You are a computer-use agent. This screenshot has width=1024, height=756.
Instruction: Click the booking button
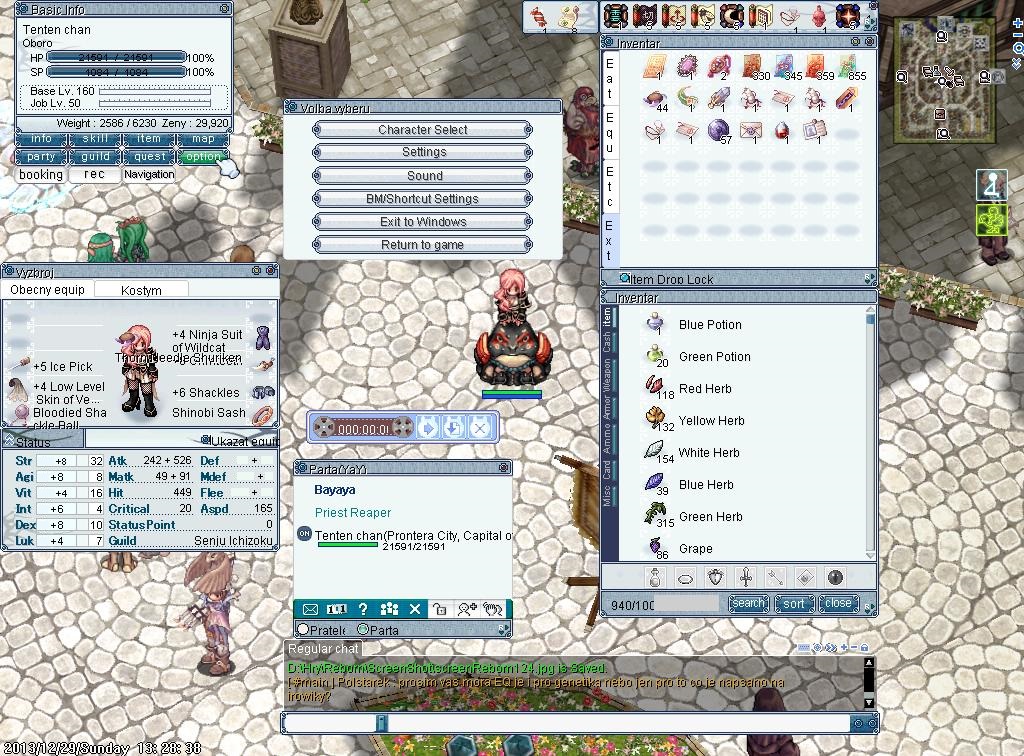41,175
